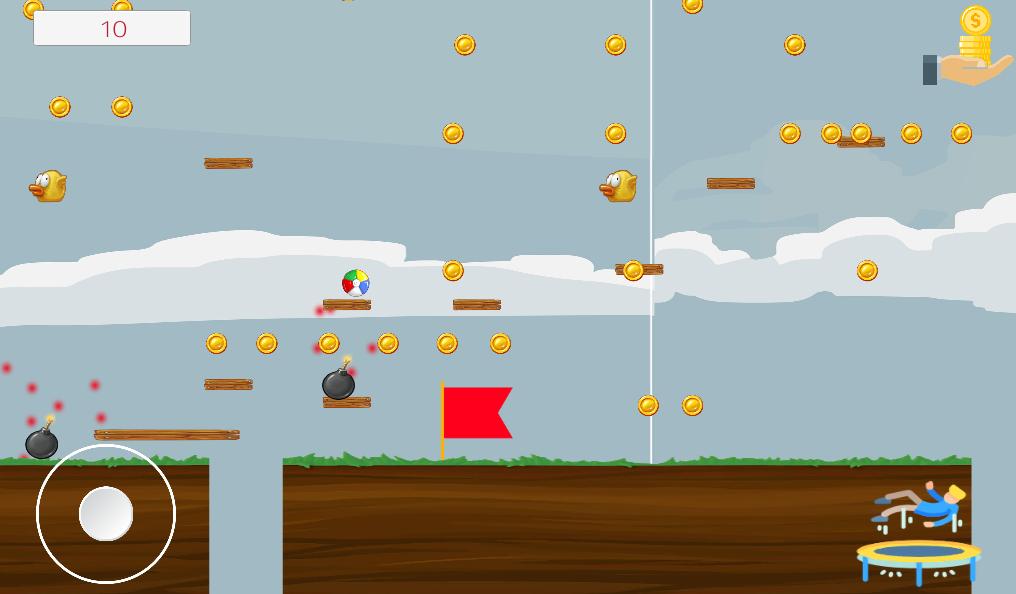Screen dimensions: 1016x594
Task: Open the coin shop hand icon
Action: 968,50
